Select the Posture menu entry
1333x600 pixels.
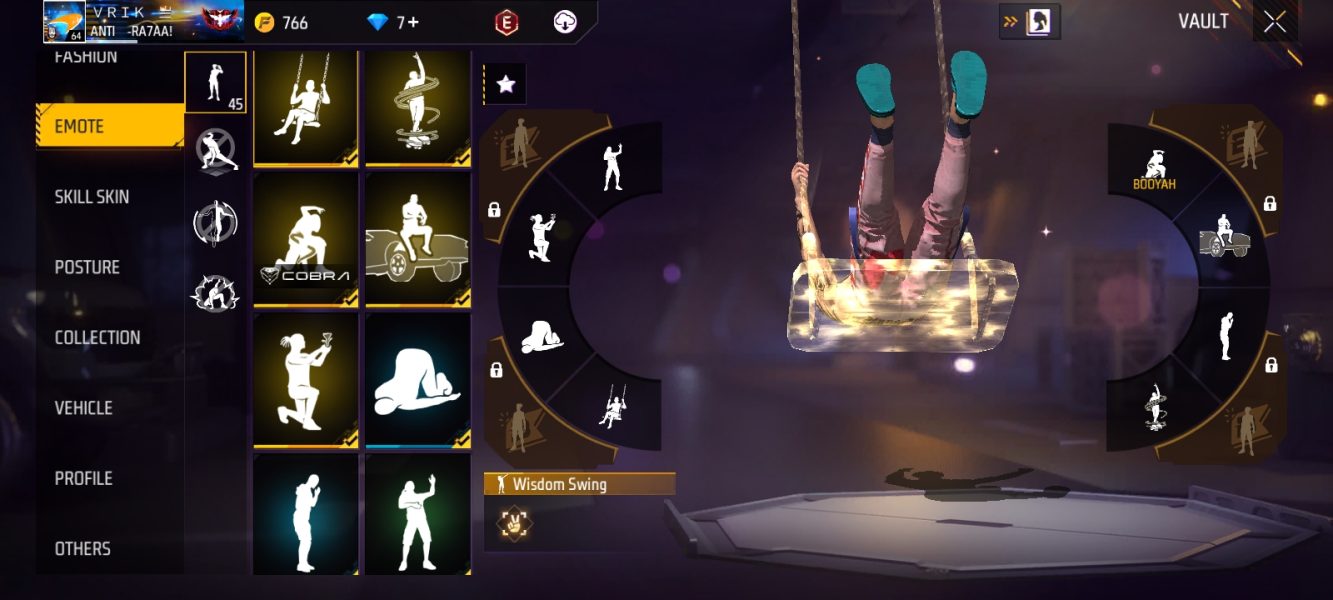87,267
